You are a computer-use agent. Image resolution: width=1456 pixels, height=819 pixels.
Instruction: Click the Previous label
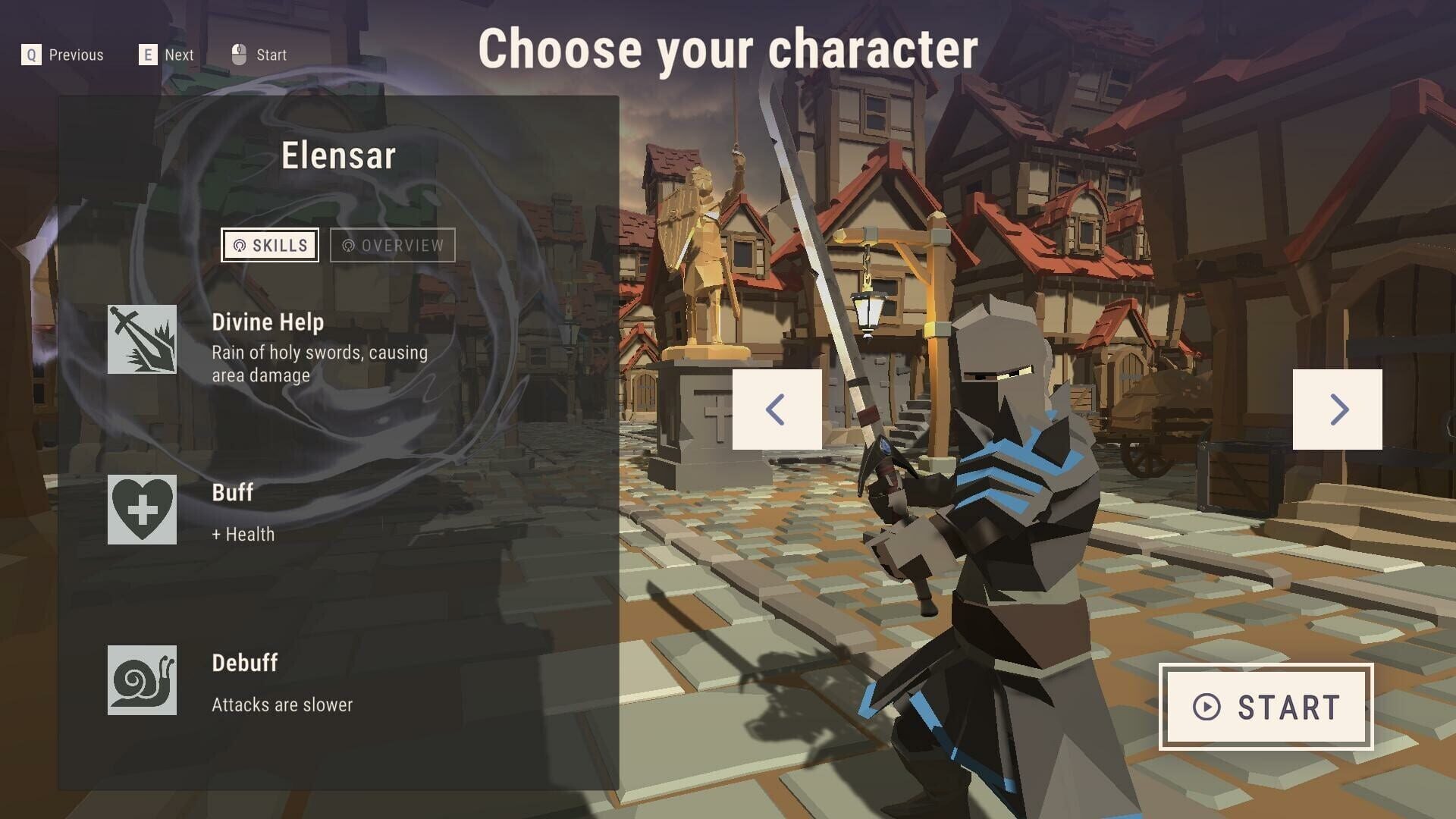[77, 54]
